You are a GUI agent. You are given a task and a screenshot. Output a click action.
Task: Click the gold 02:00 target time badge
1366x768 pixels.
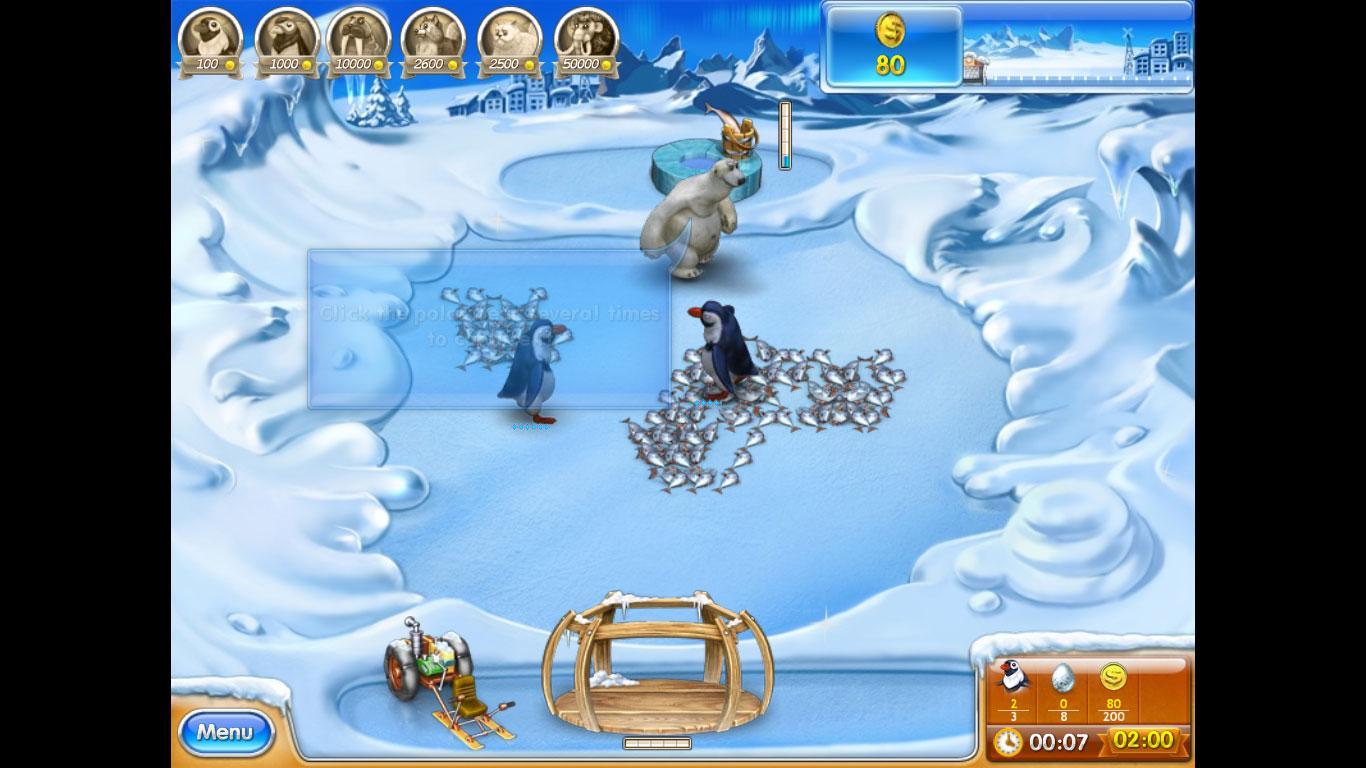(x=1143, y=741)
